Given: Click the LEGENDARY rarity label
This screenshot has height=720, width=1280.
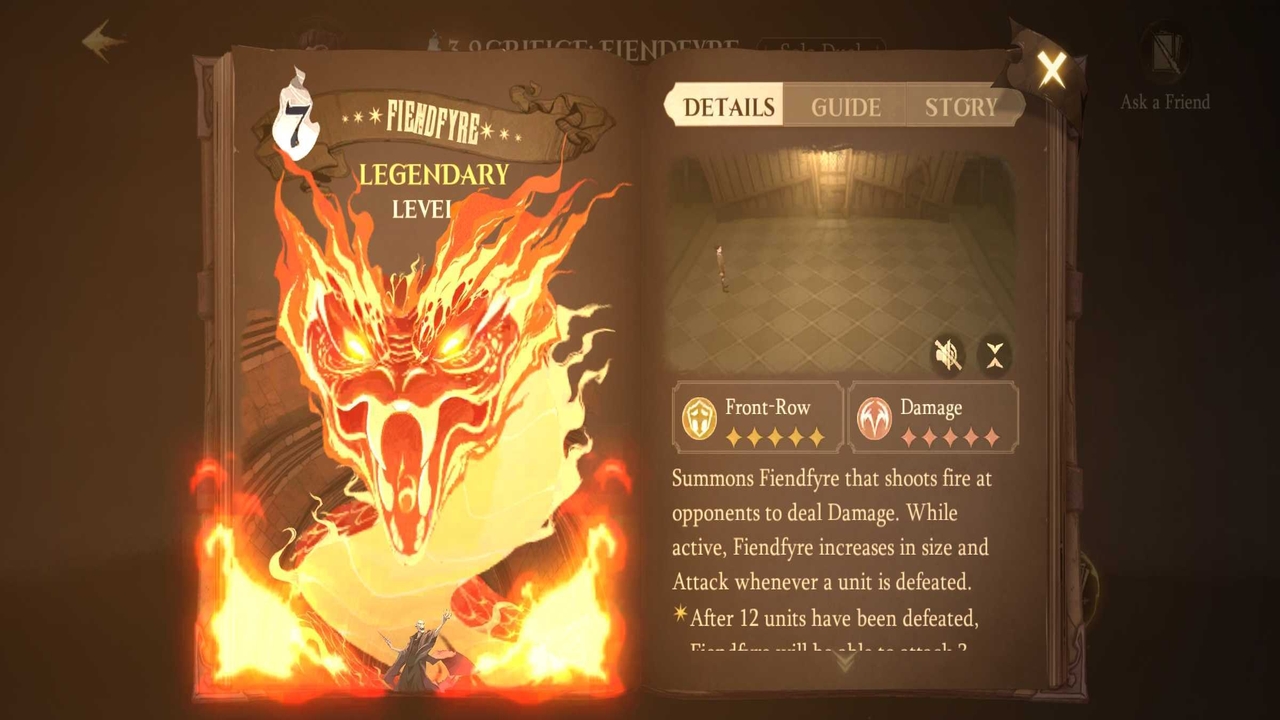Looking at the screenshot, I should (432, 176).
